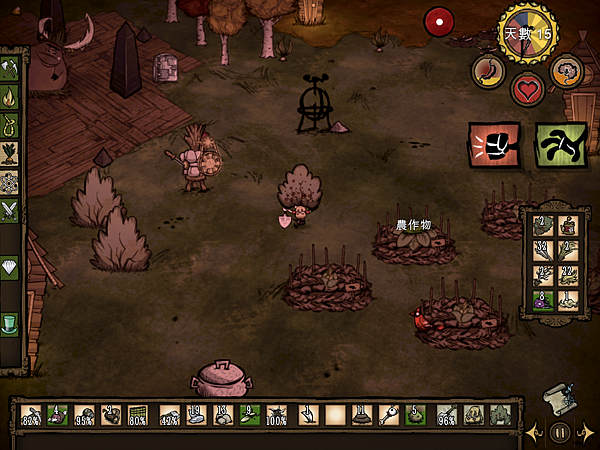600x450 pixels.
Task: Open the Tools crafting tab
Action: coord(9,69)
